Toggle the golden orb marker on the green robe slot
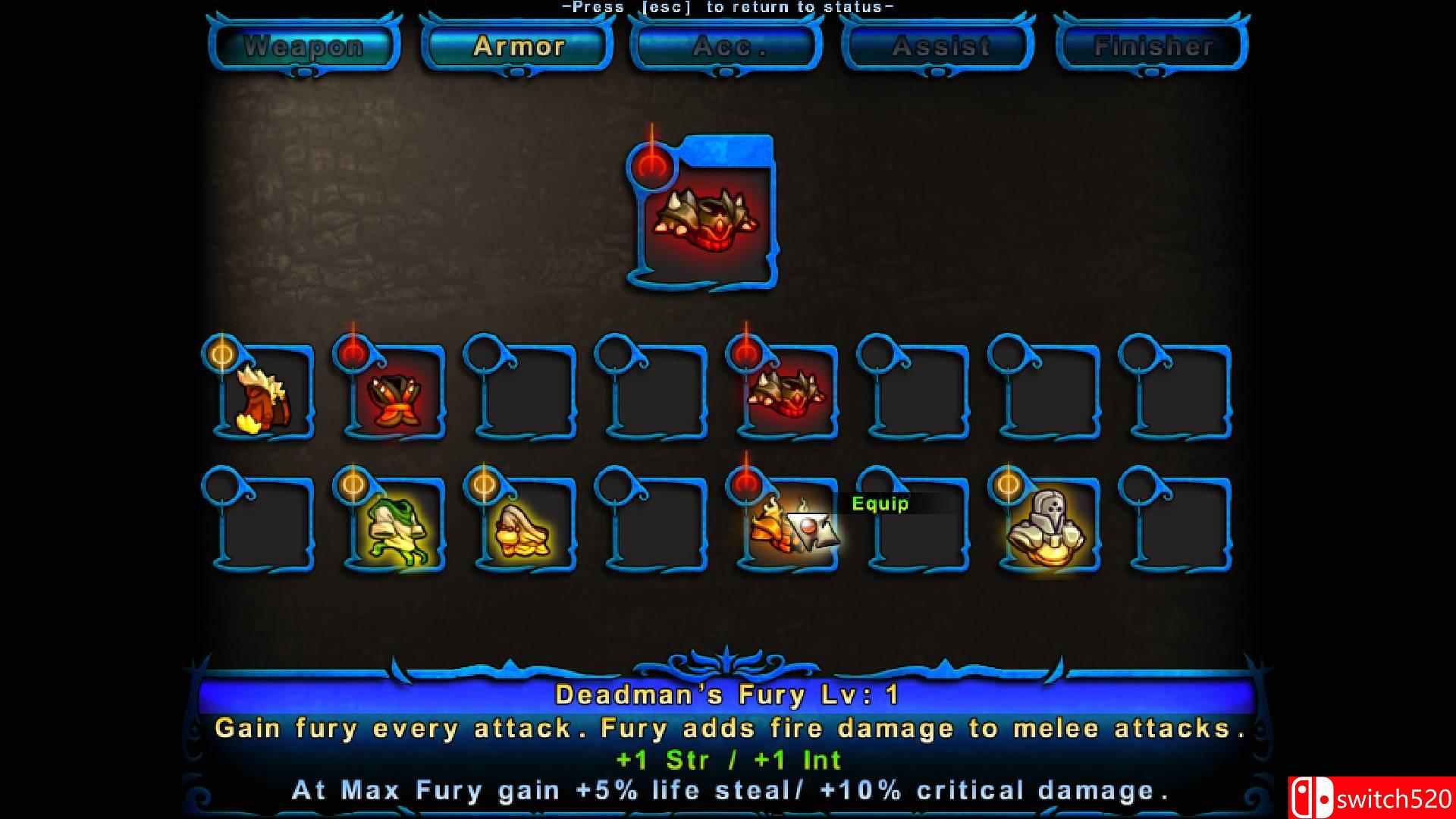Image resolution: width=1456 pixels, height=819 pixels. tap(353, 485)
